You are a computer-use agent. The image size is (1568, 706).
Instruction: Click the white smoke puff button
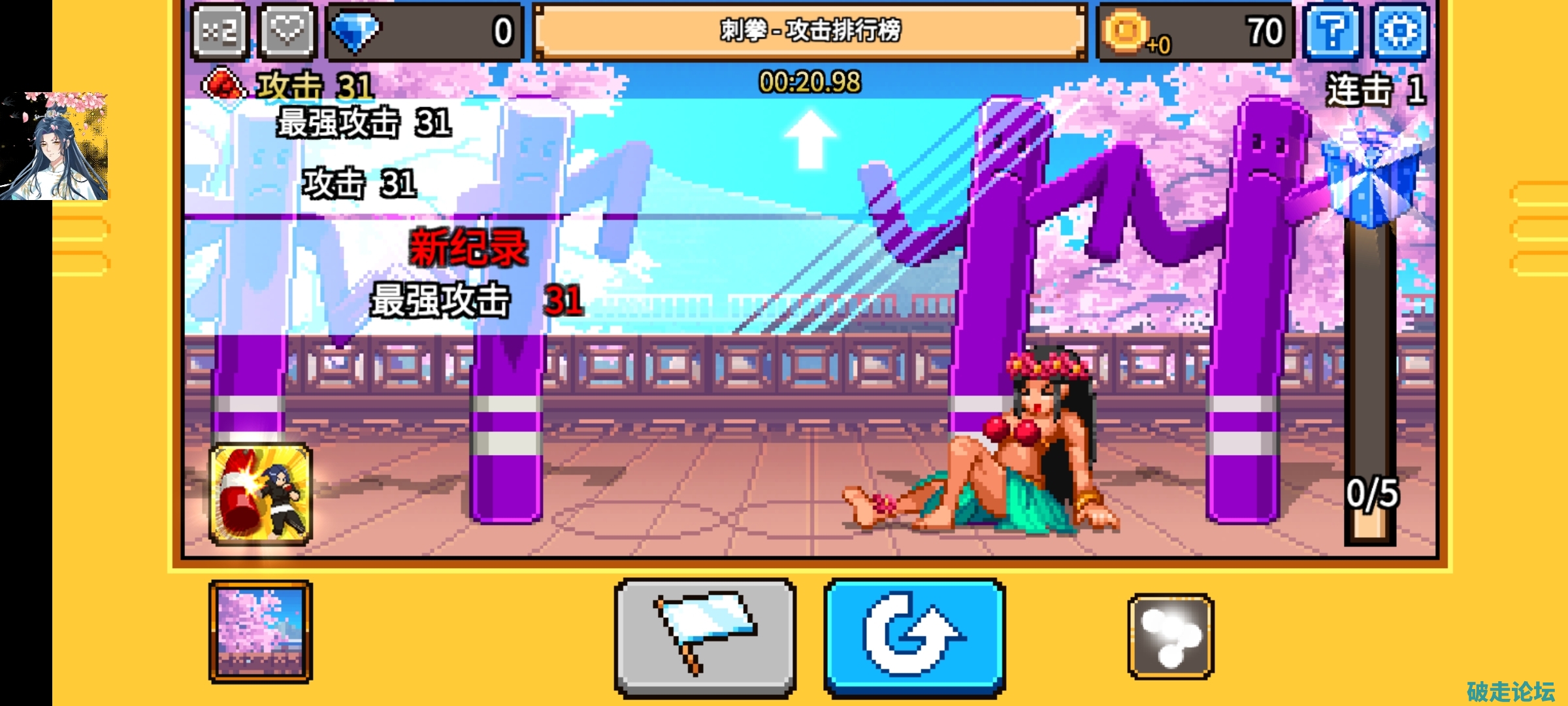coord(1170,636)
